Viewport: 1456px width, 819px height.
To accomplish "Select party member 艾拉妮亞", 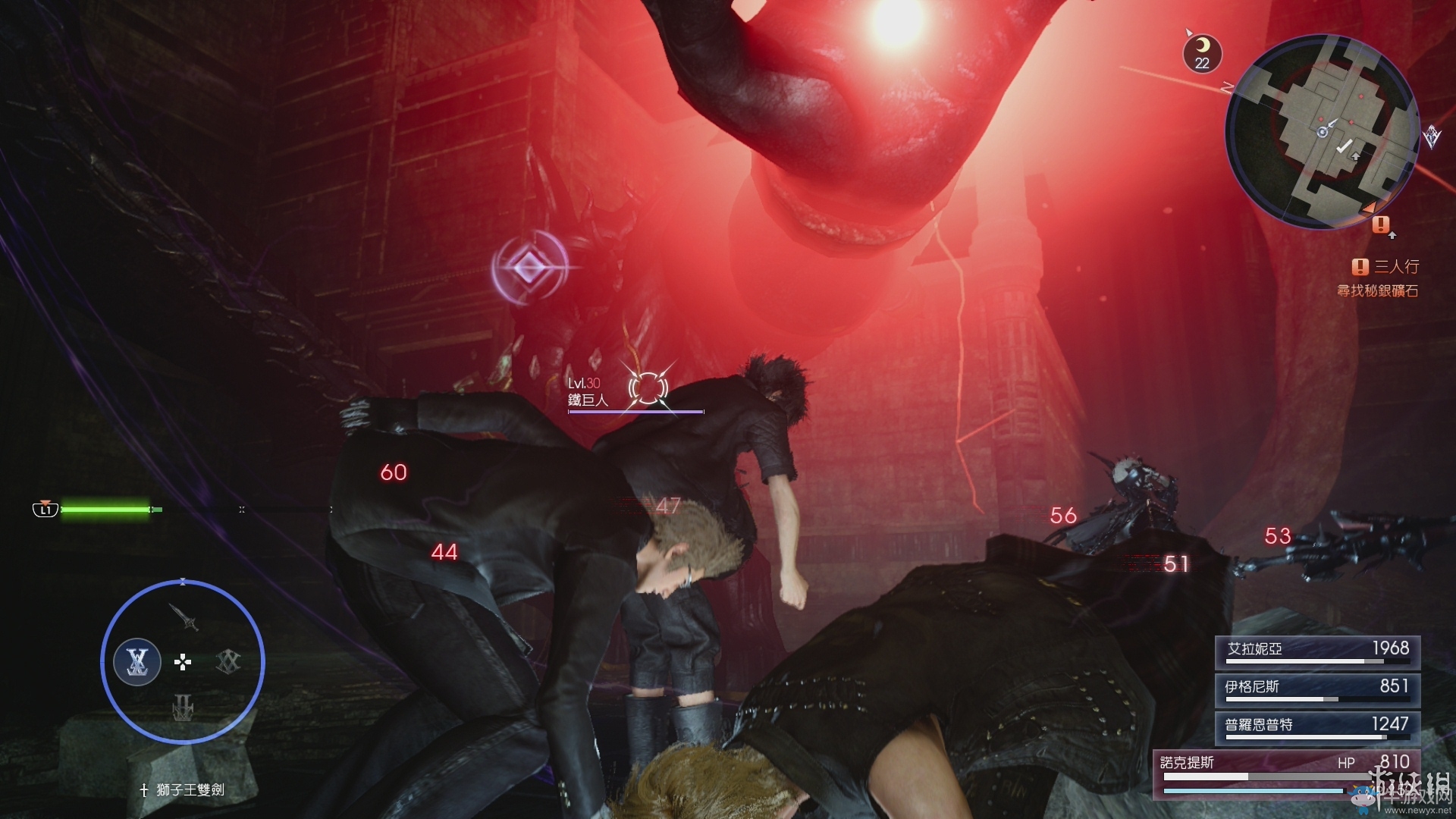I will pos(1317,651).
